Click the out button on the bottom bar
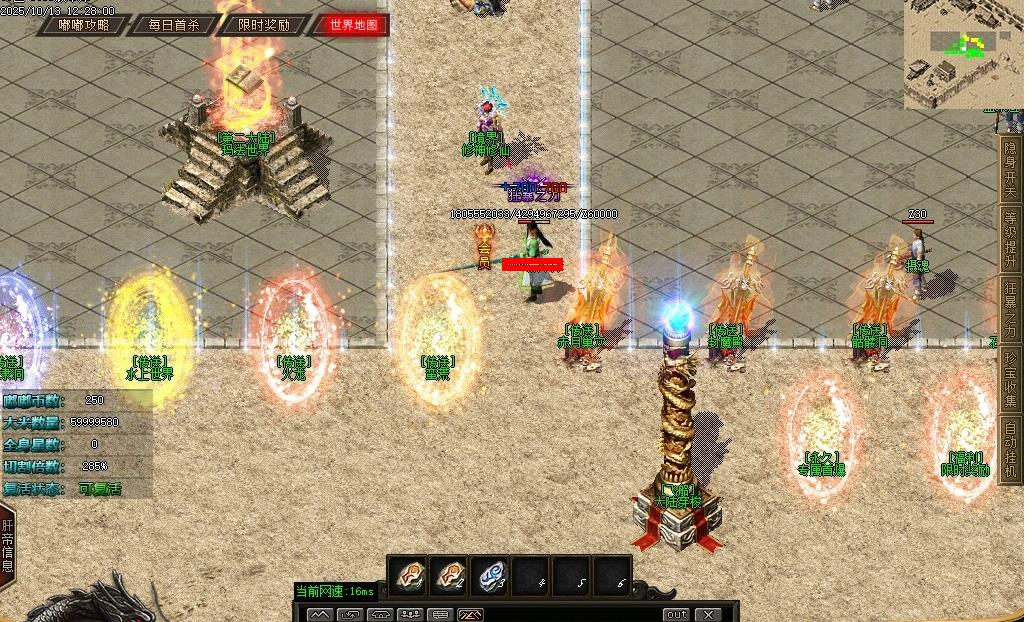This screenshot has height=622, width=1032. pos(677,614)
